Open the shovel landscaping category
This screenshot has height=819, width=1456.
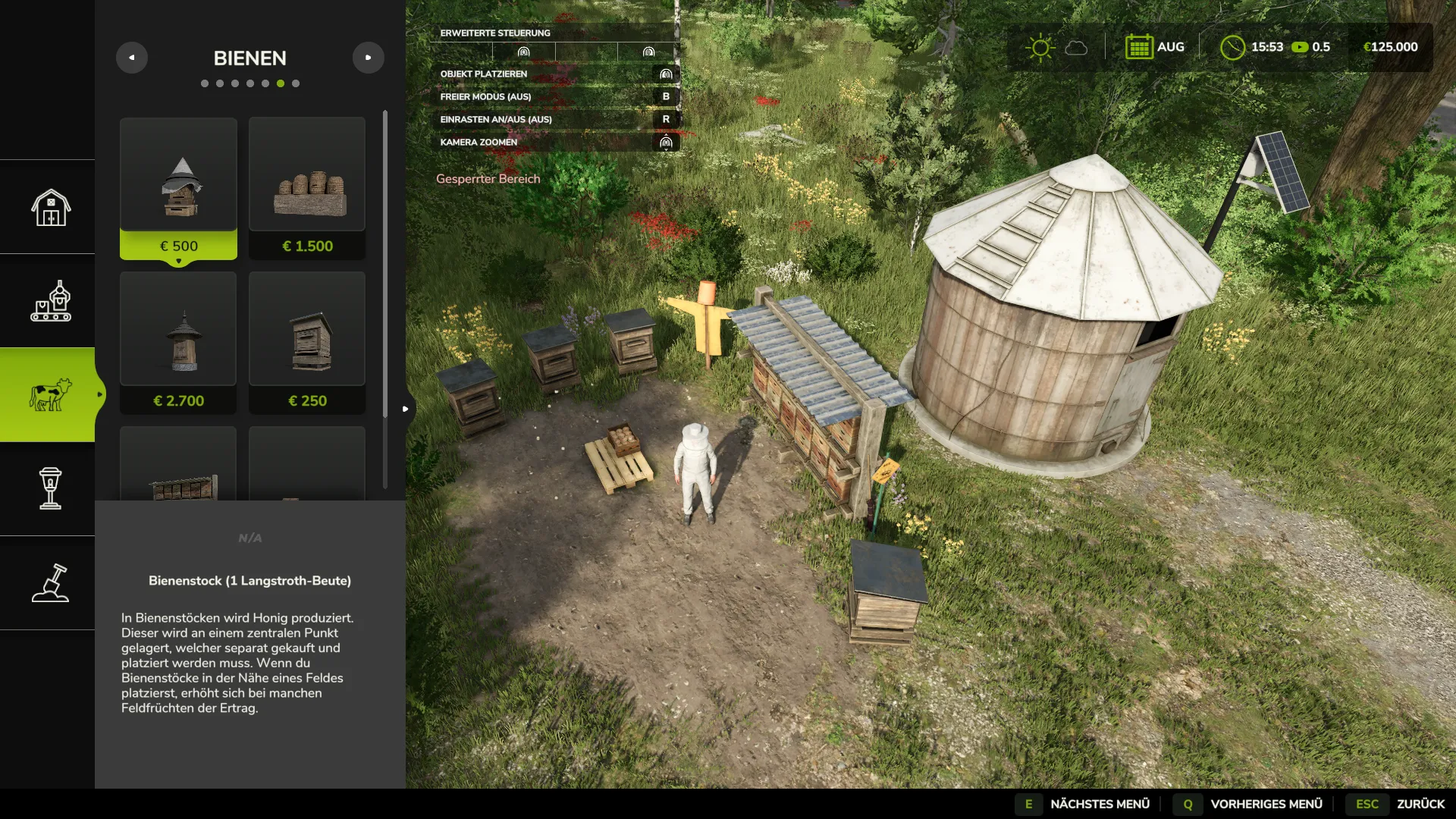[50, 583]
